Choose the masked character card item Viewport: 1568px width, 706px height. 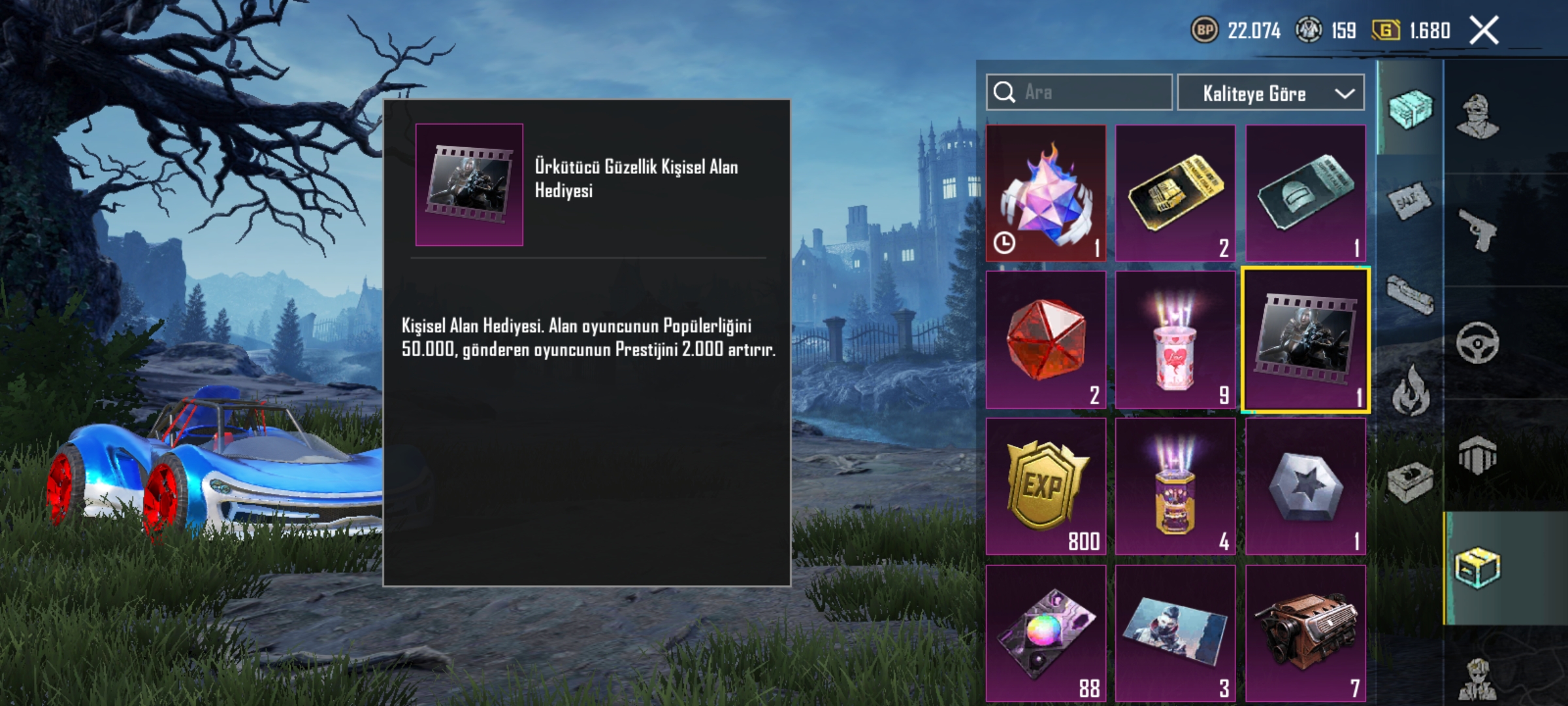click(1175, 633)
